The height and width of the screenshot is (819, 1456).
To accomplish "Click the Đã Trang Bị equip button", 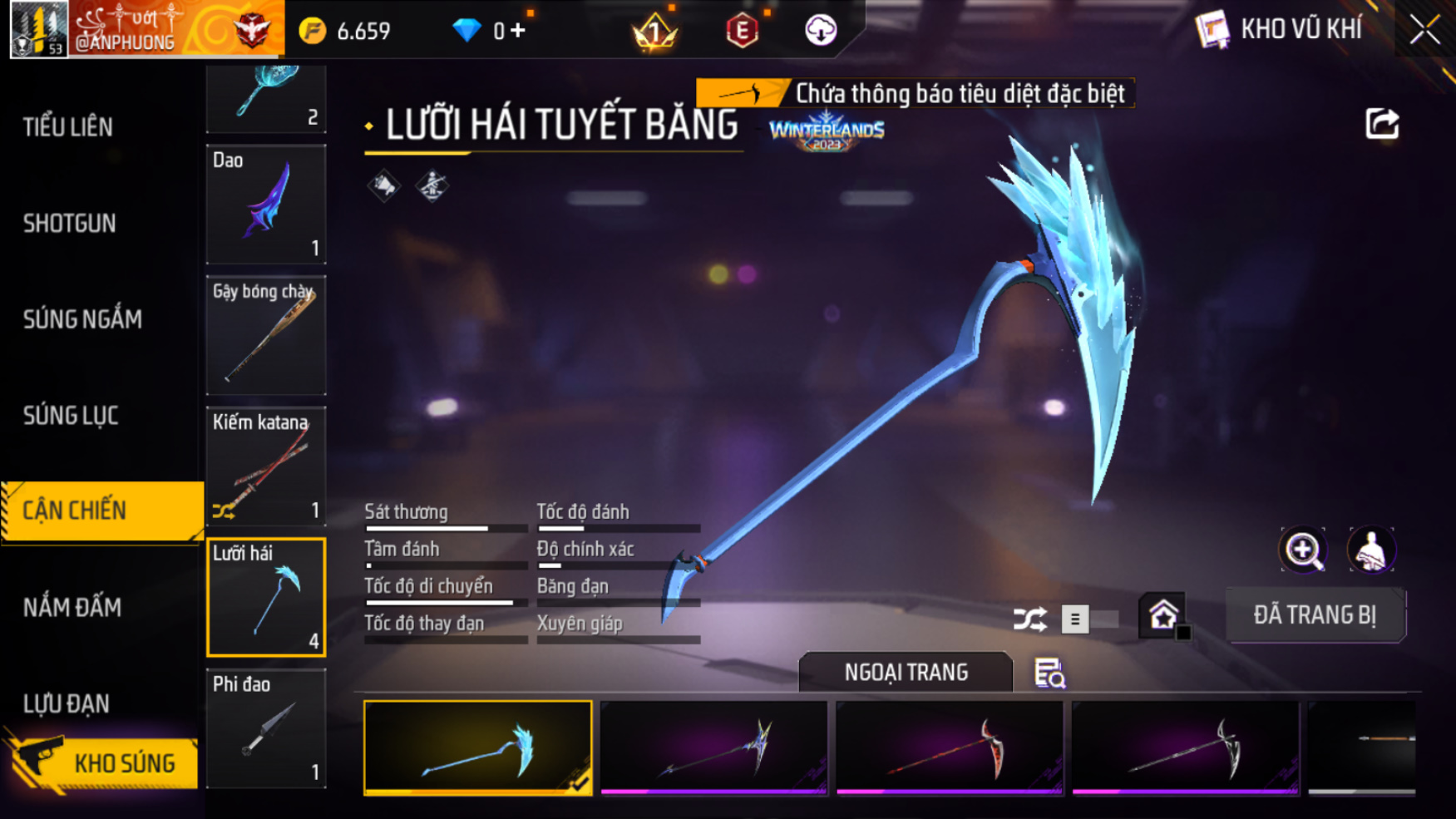I will click(x=1315, y=615).
